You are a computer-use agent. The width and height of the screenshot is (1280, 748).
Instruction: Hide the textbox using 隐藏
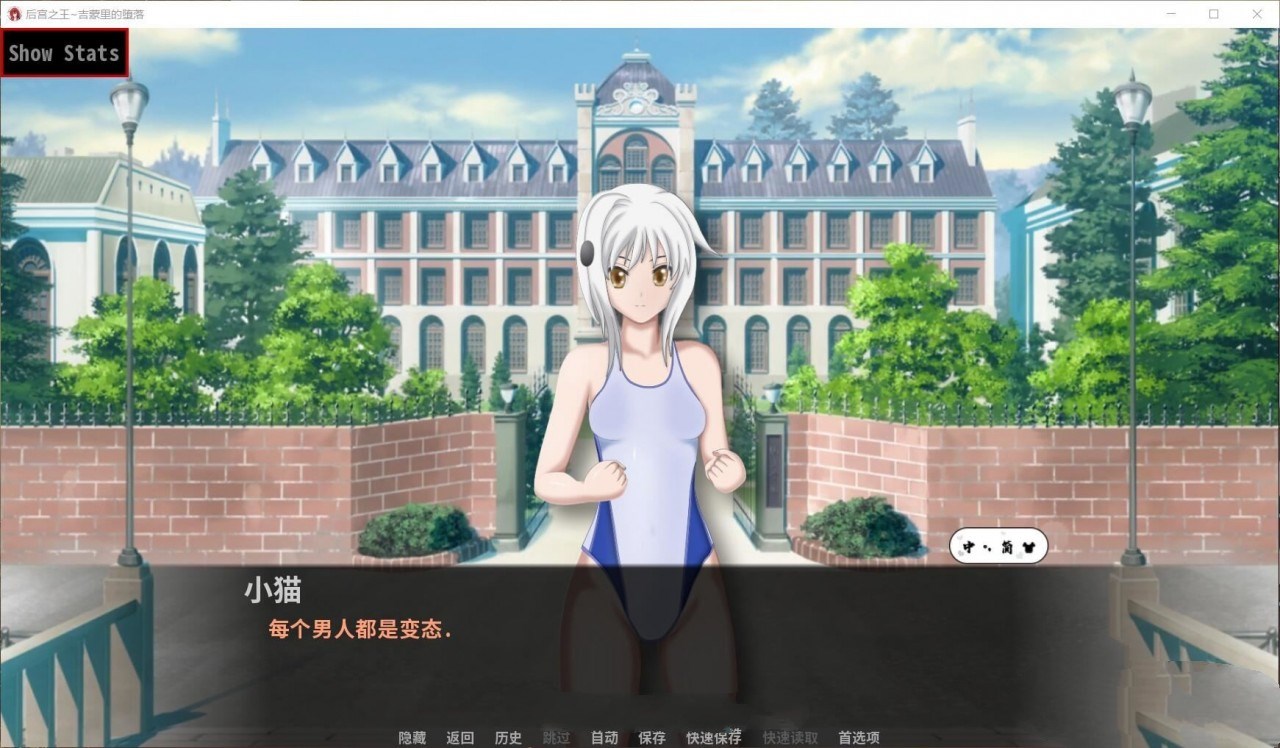411,737
